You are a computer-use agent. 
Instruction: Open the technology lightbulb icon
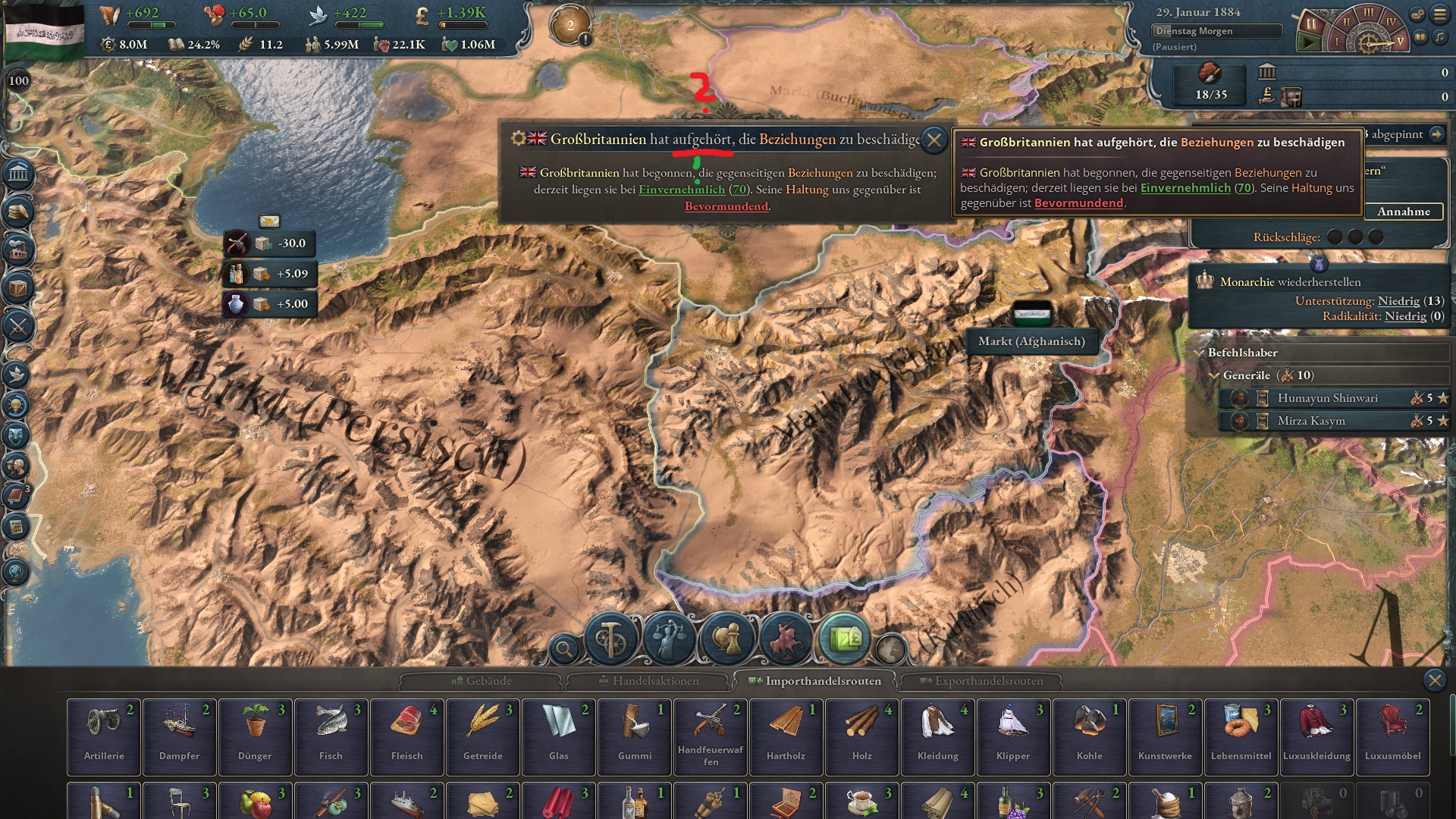[x=17, y=404]
